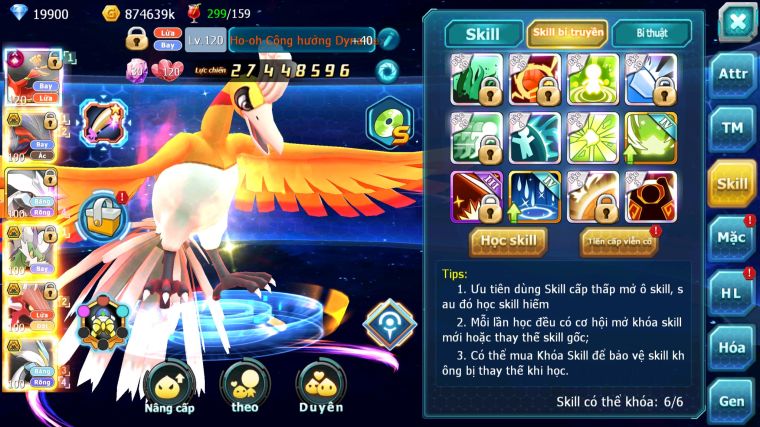760x427 pixels.
Task: Close the skill panel with the X button
Action: pos(737,21)
